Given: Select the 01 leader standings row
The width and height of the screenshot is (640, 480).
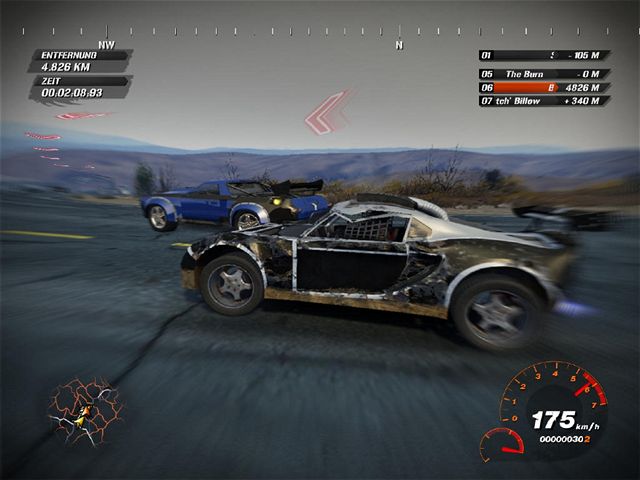Looking at the screenshot, I should pyautogui.click(x=545, y=55).
